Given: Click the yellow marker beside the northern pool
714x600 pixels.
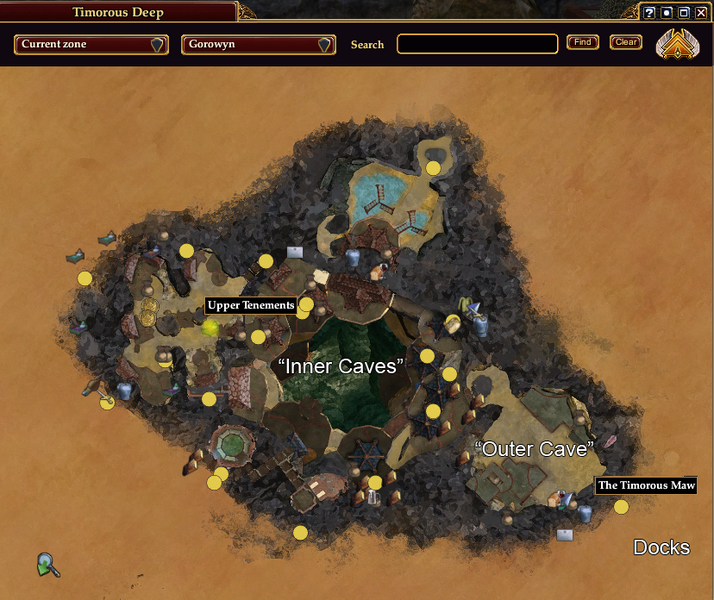Looking at the screenshot, I should (433, 168).
